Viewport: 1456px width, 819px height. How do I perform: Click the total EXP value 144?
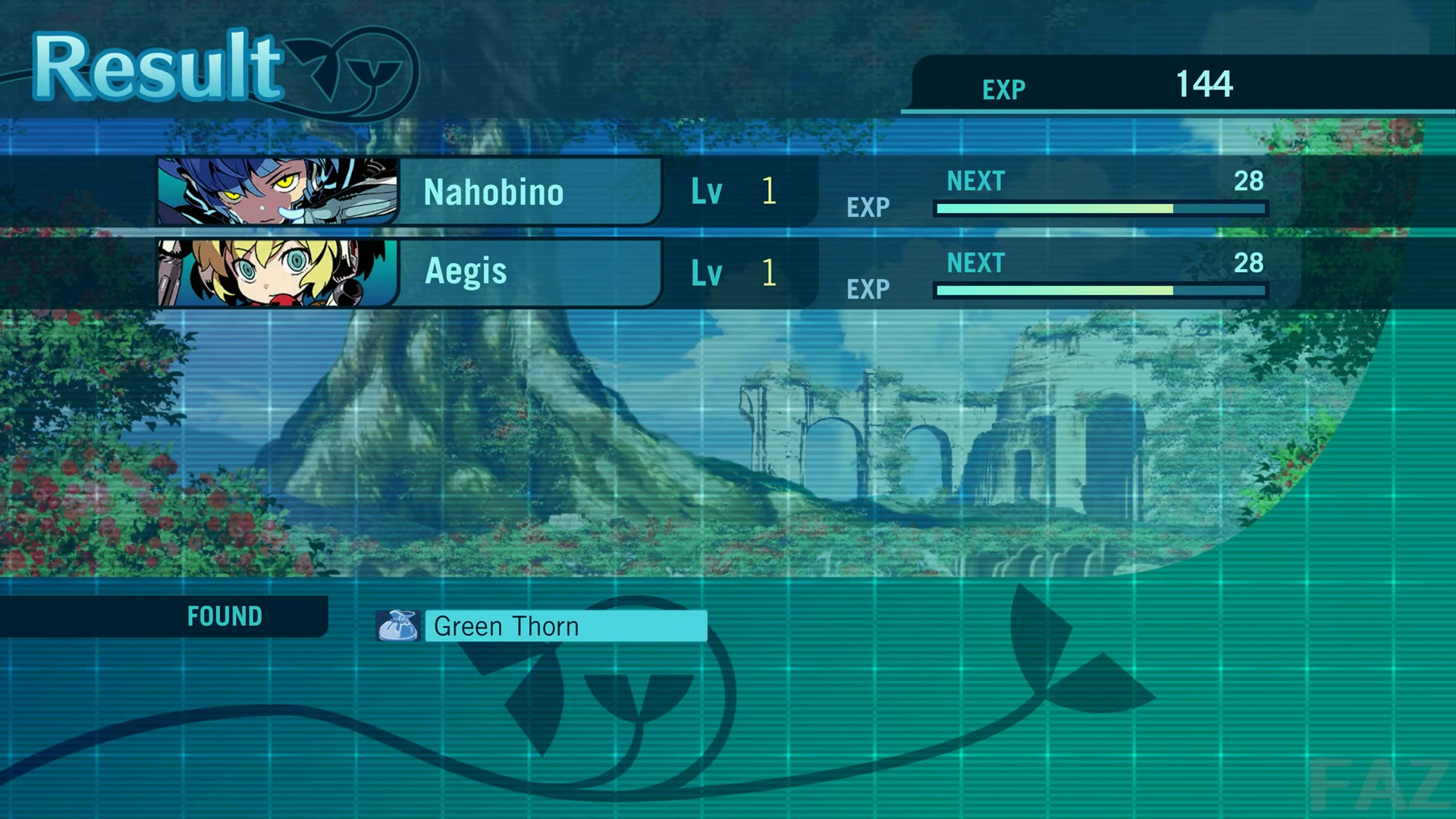pos(1206,85)
